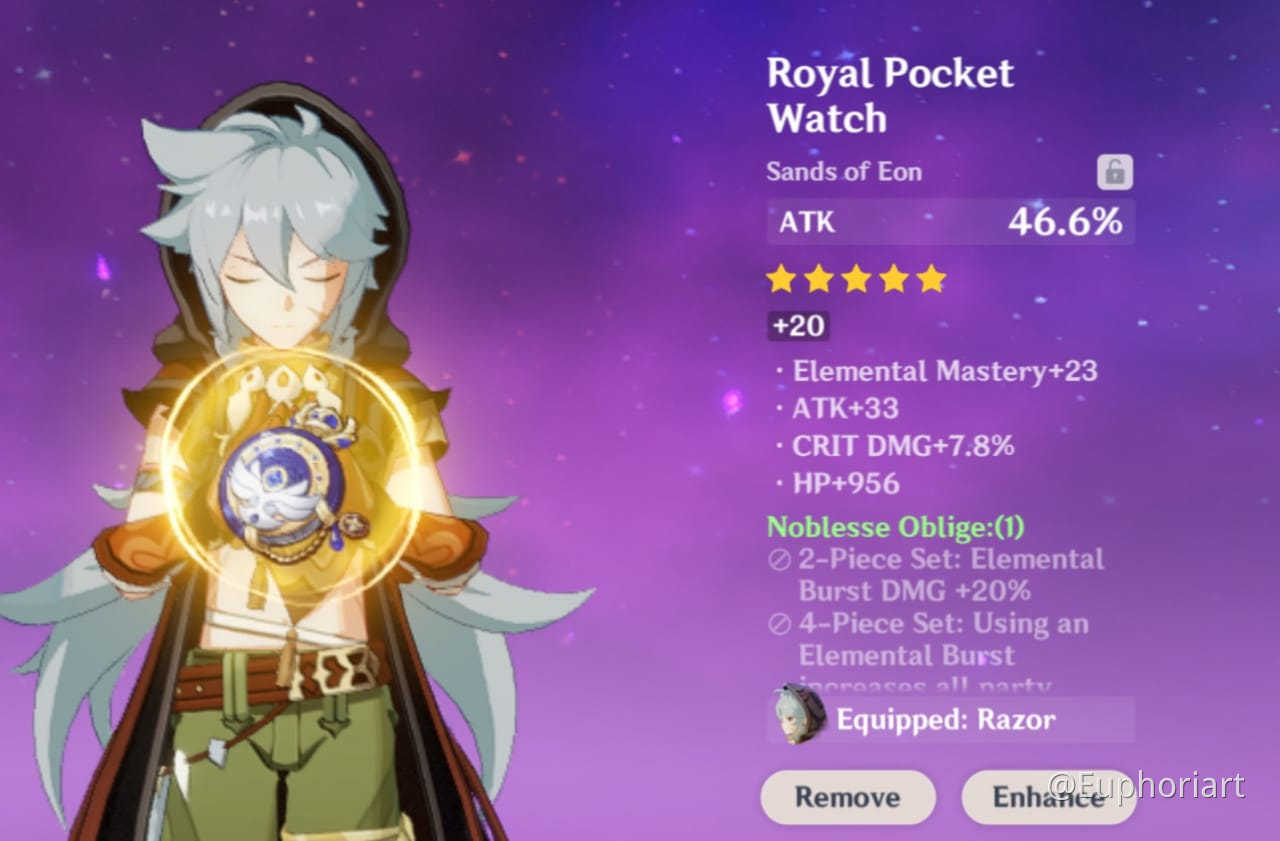Open the Enhance artifact screen
This screenshot has height=841, width=1280.
pyautogui.click(x=1048, y=797)
